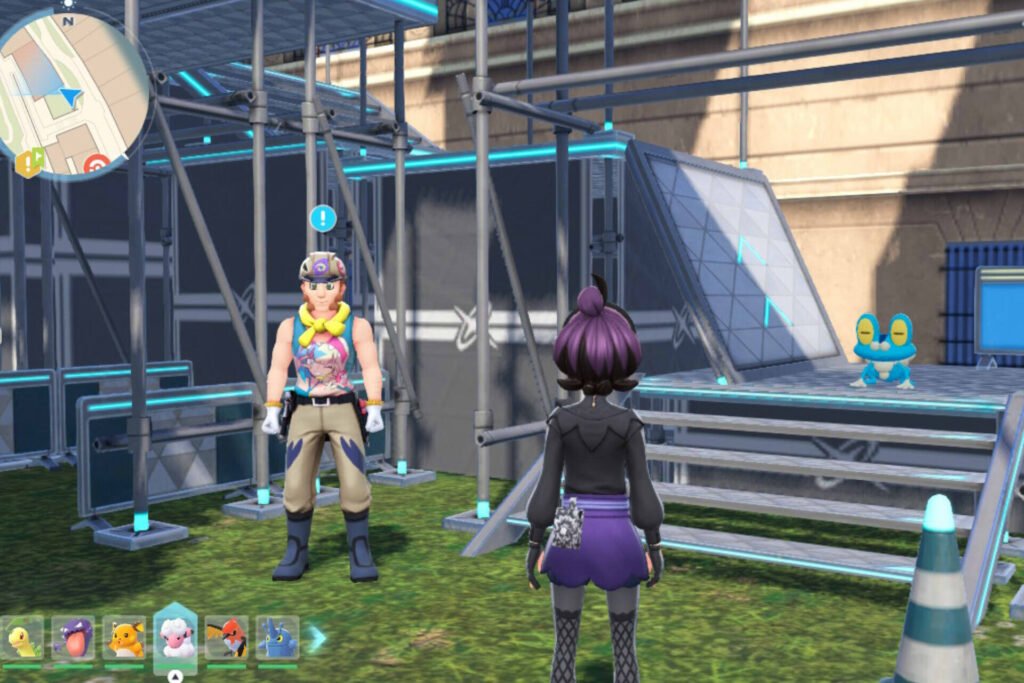Select Chikorita in the party bar
1024x683 pixels.
coord(22,639)
